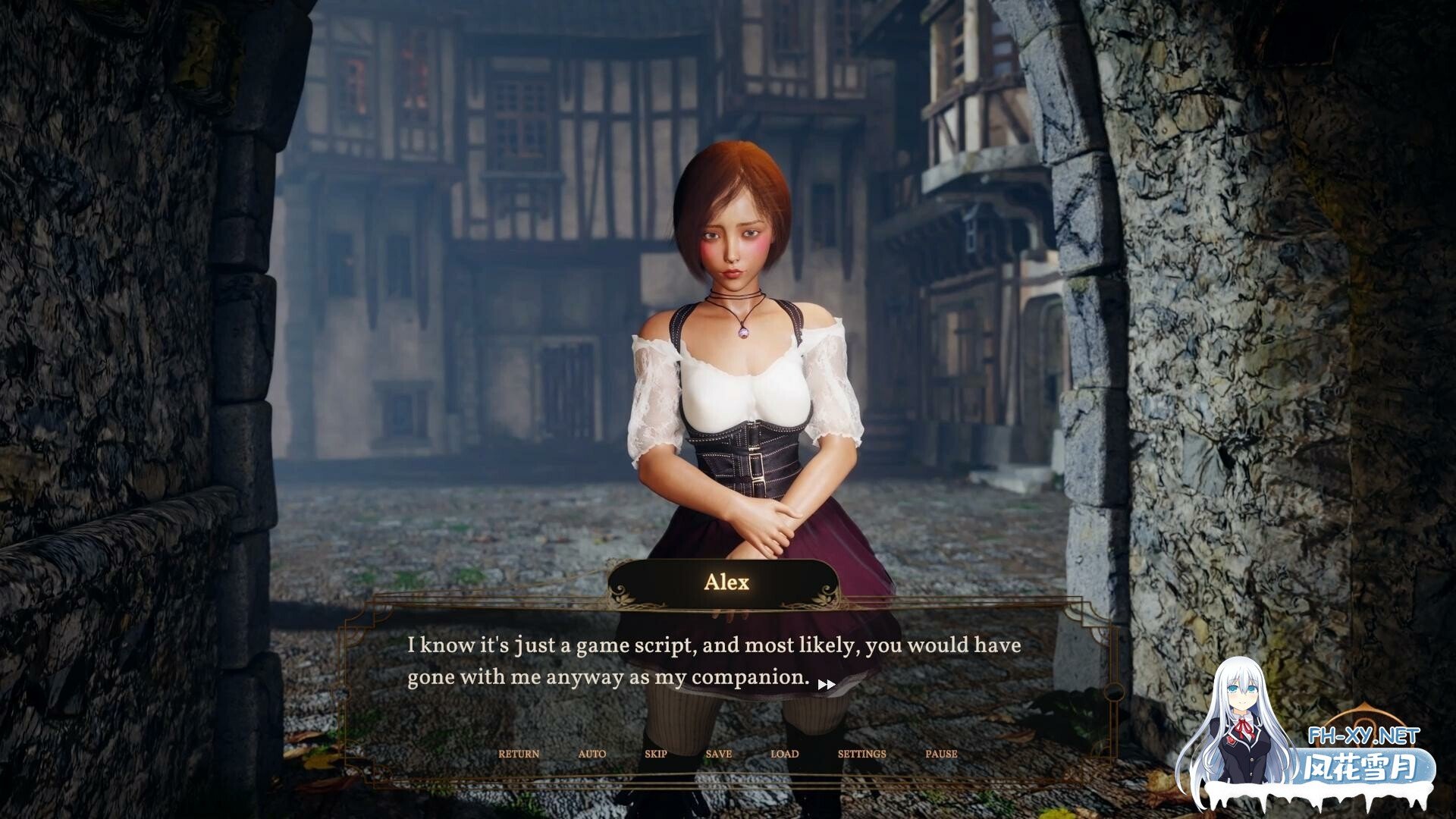This screenshot has height=819, width=1456.
Task: Open the LOAD game screen
Action: 784,754
